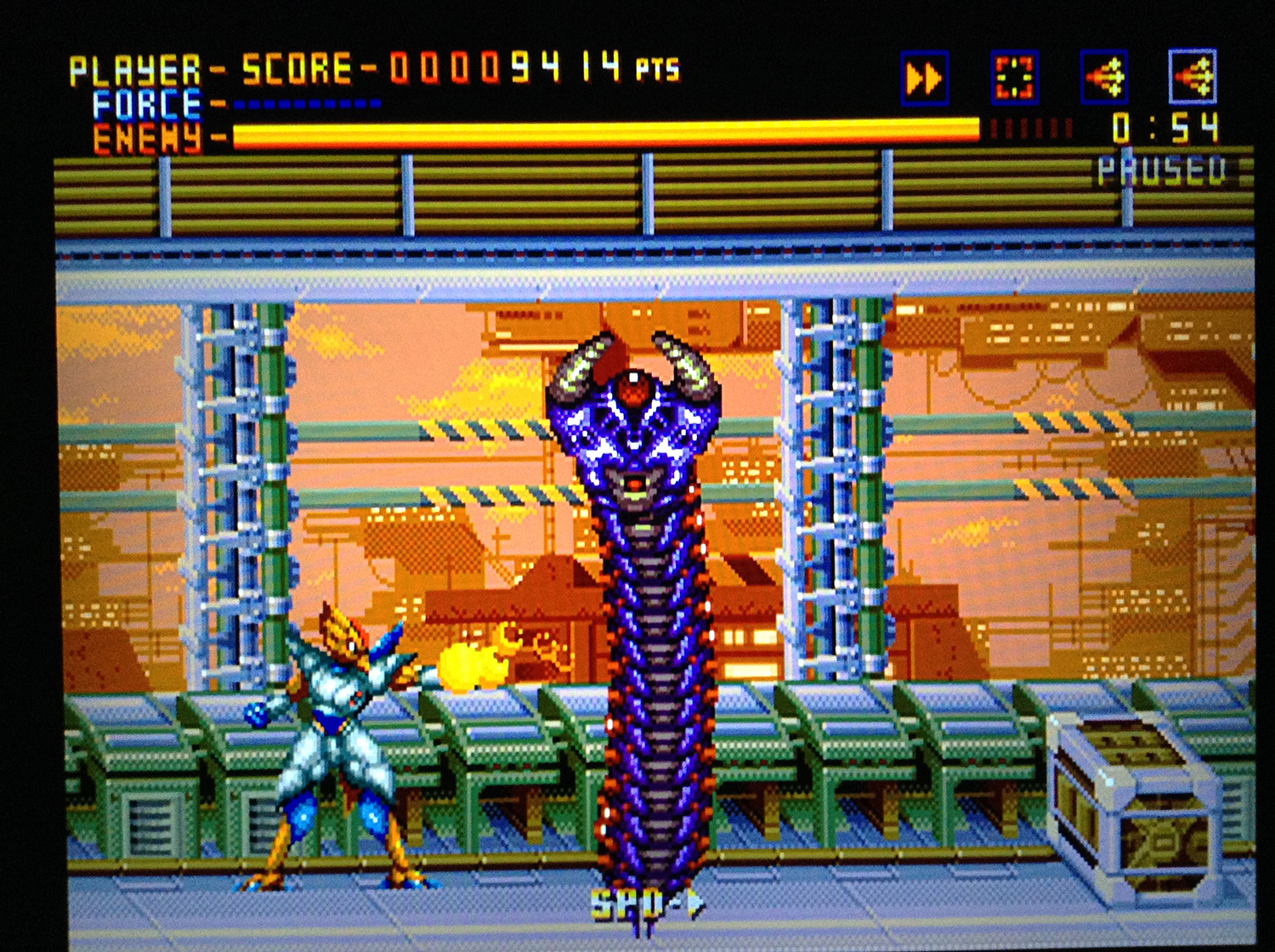Click the highlighted spread-shot weapon slot
The height and width of the screenshot is (952, 1275).
tap(1193, 76)
